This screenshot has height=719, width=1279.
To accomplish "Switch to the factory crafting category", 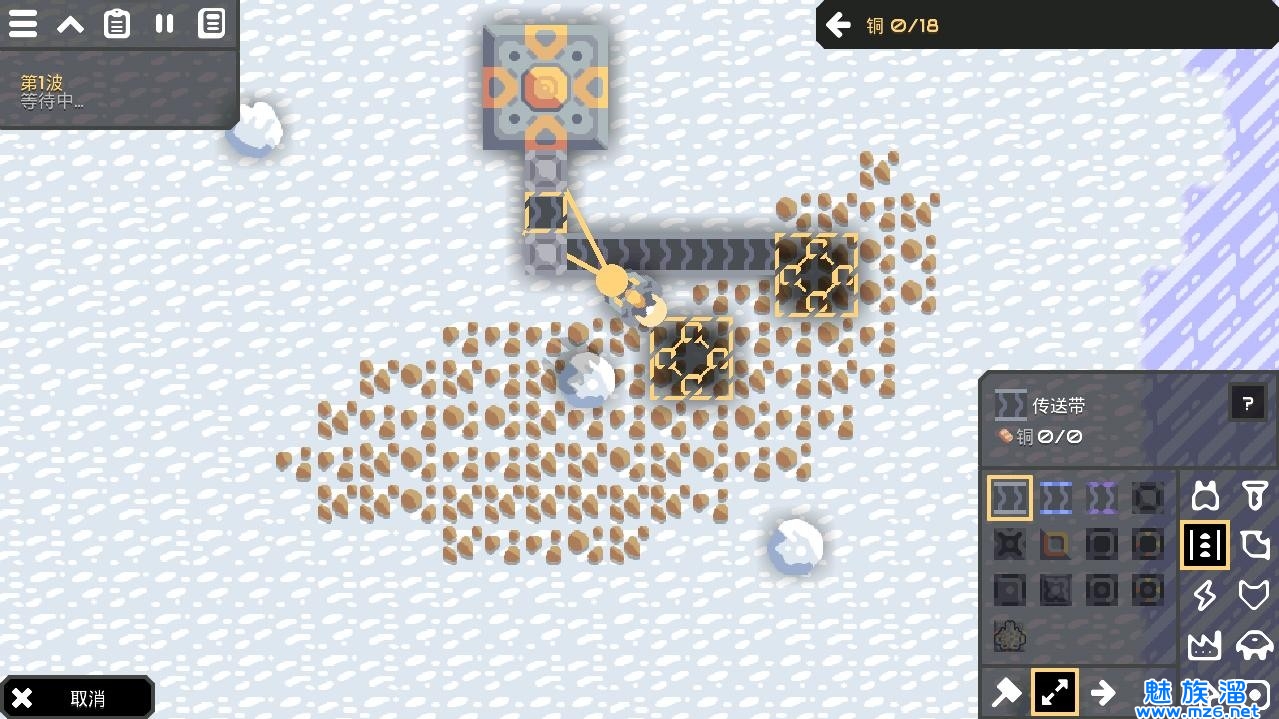I will (1205, 645).
